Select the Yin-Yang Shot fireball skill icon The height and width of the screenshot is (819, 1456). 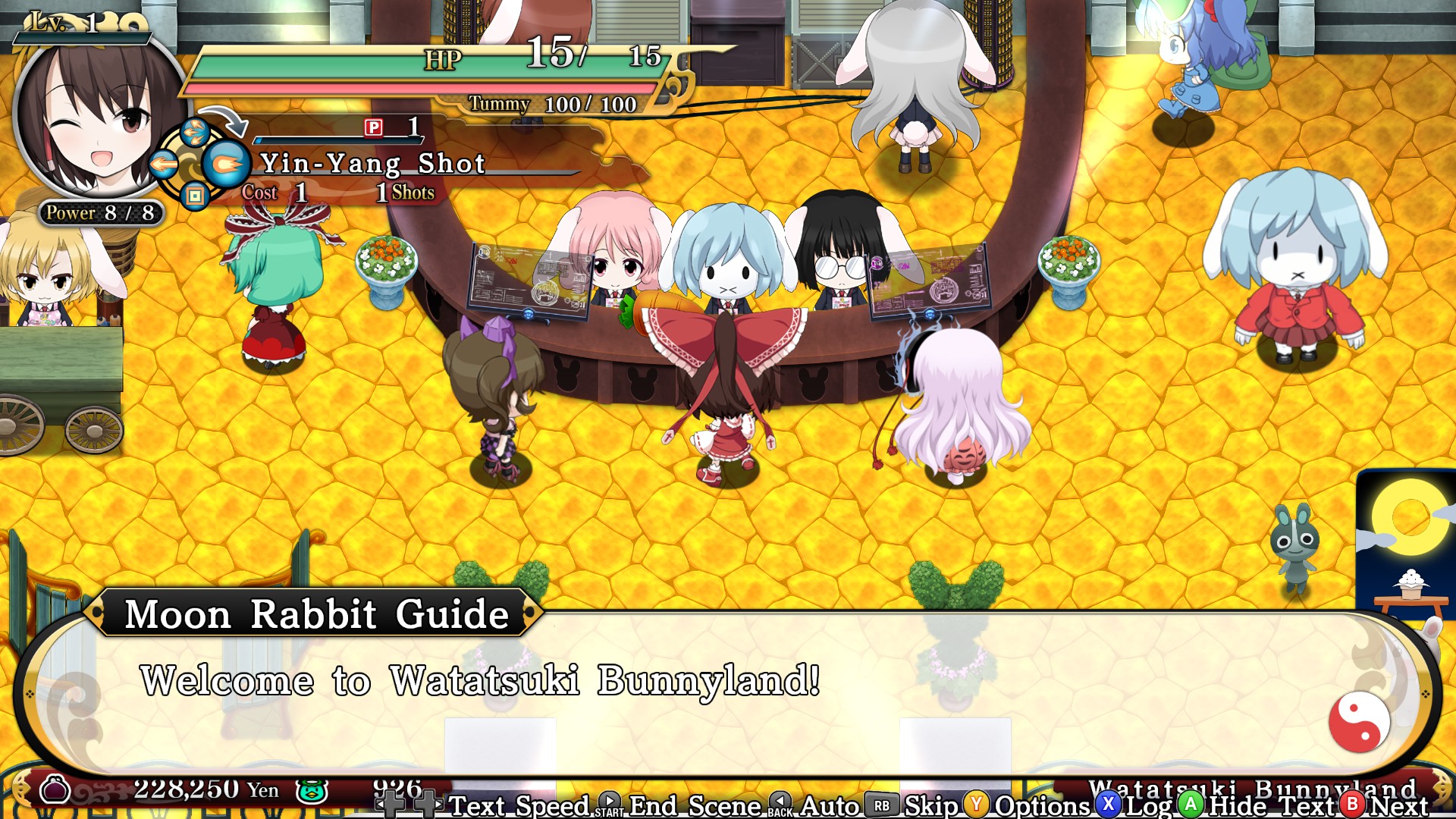tap(225, 164)
